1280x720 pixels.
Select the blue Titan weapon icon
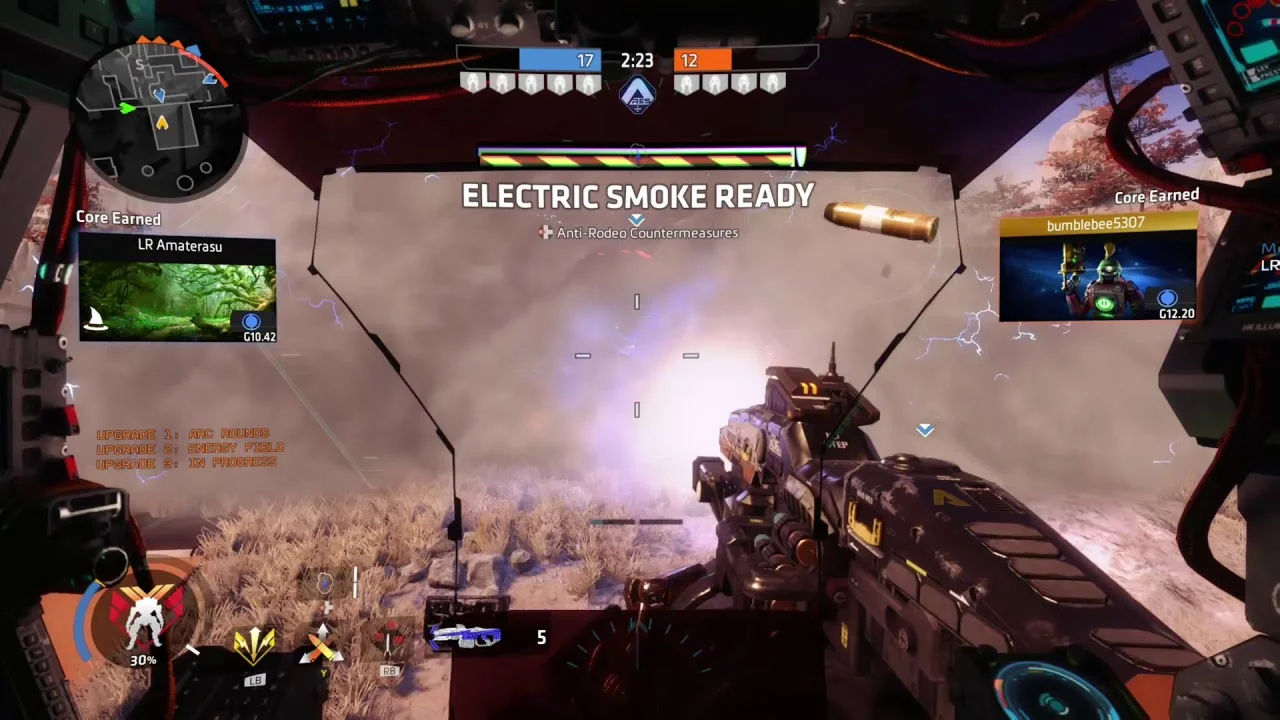(466, 637)
